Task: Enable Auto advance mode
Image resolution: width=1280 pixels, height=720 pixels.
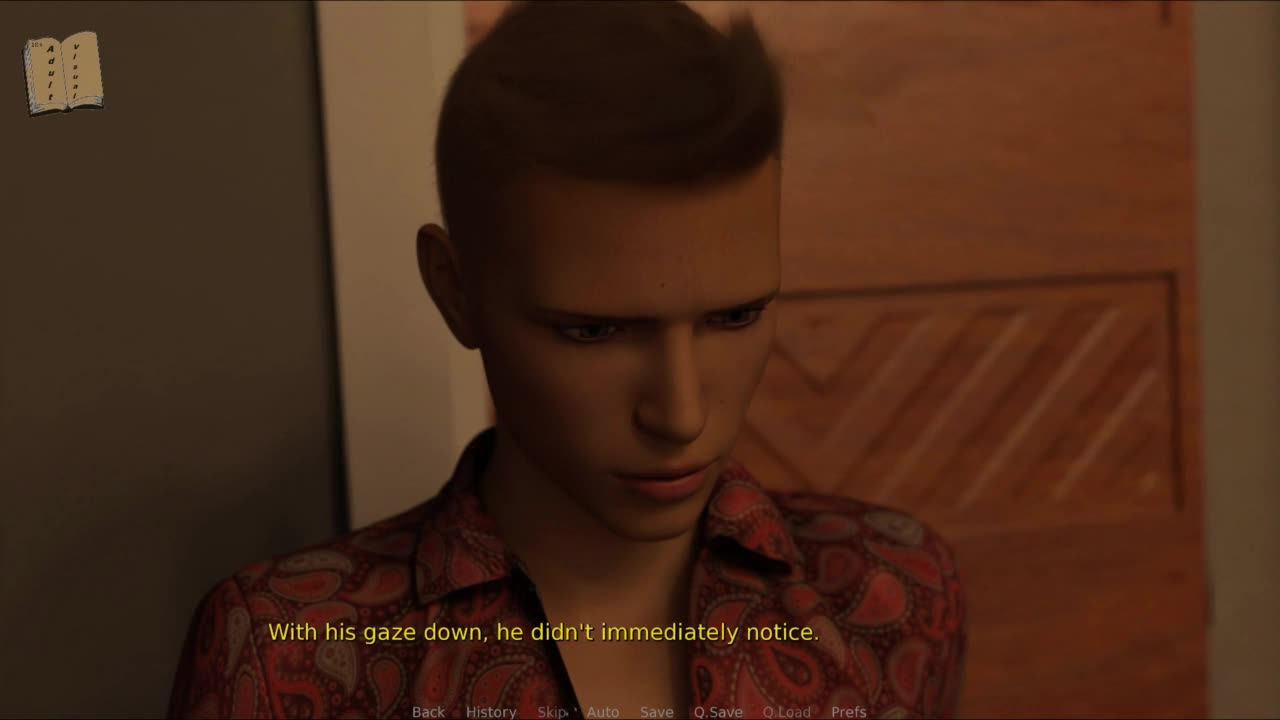Action: click(x=603, y=712)
